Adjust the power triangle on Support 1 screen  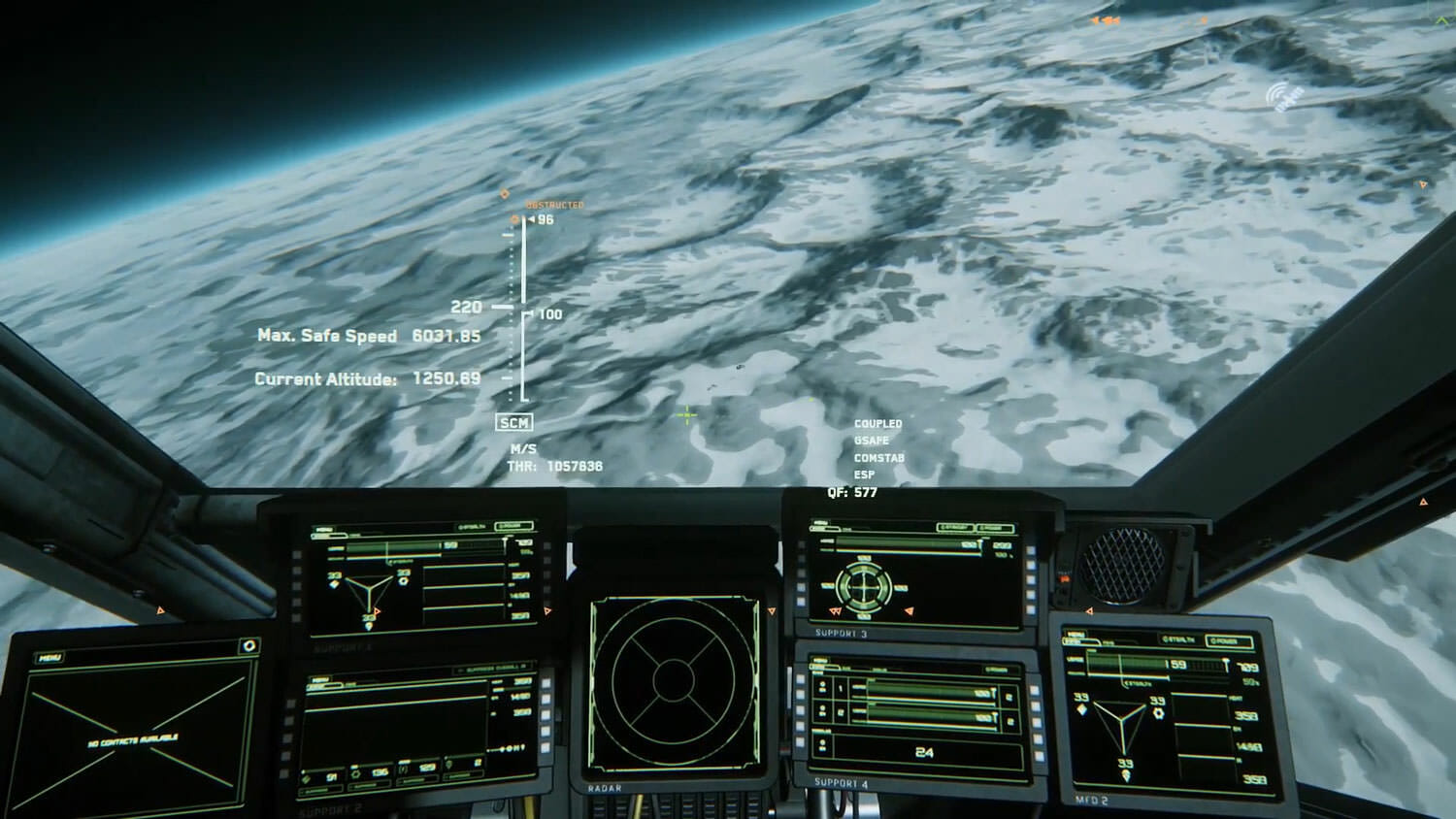[370, 588]
